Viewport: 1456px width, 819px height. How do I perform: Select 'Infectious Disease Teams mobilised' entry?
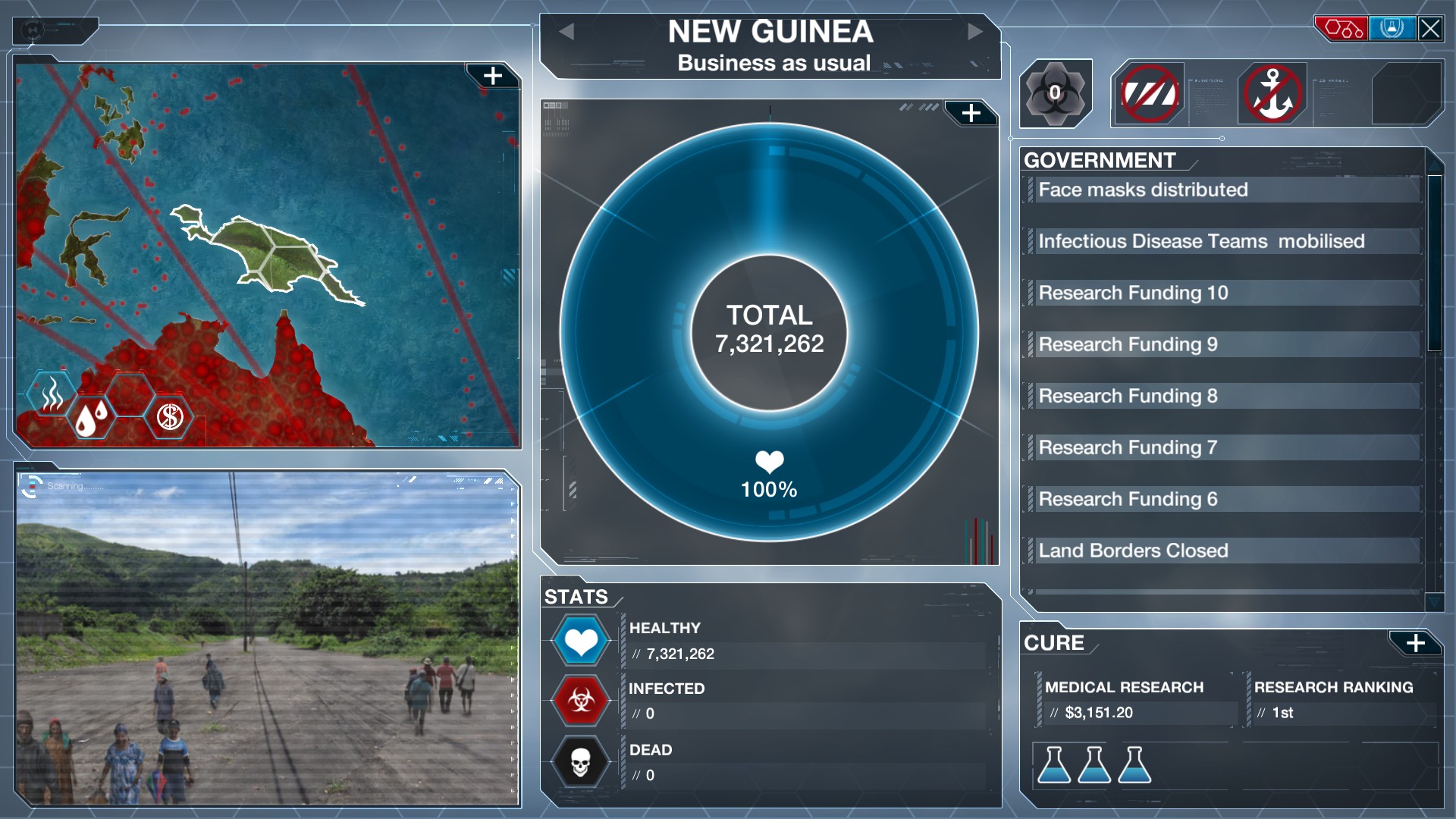click(x=1221, y=241)
